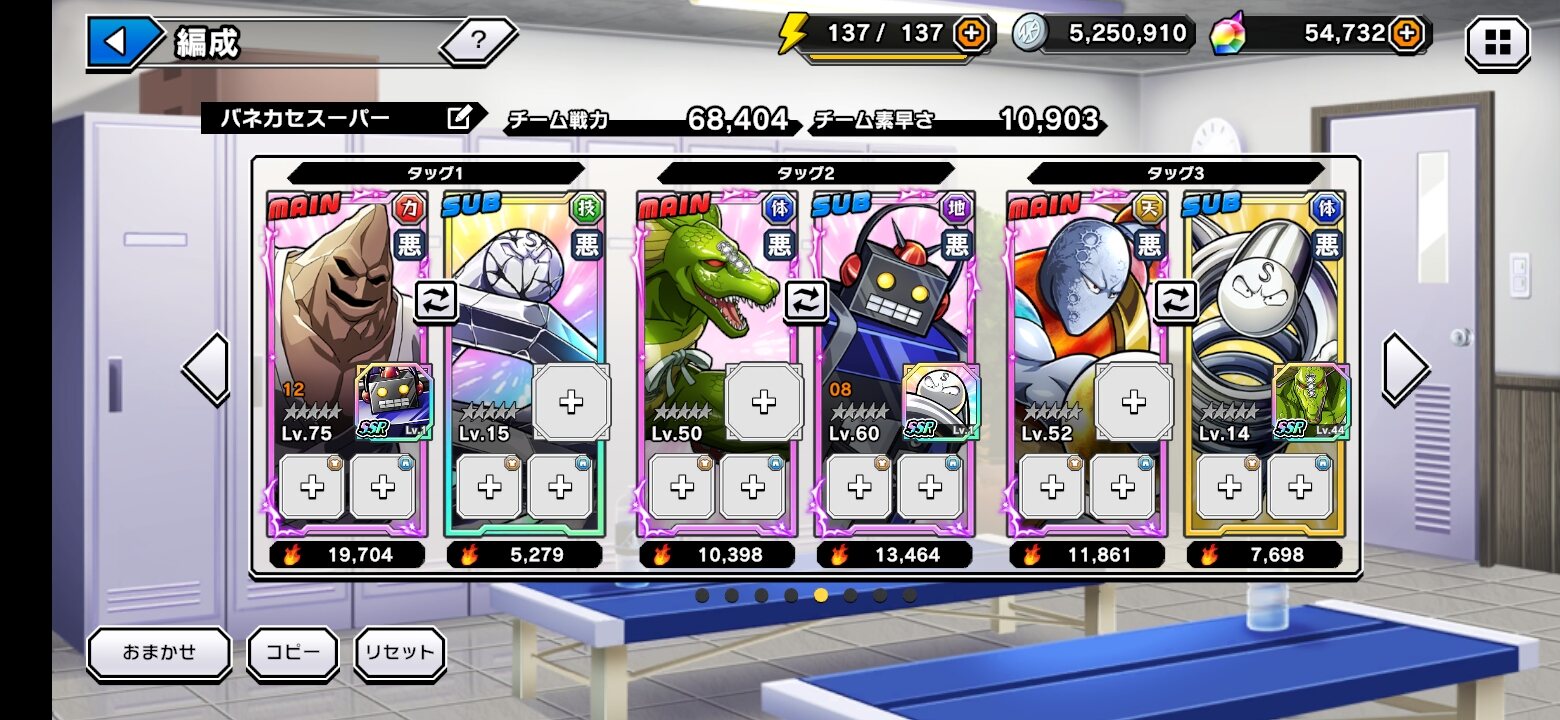Choose おまかせ auto-formation

[x=159, y=653]
